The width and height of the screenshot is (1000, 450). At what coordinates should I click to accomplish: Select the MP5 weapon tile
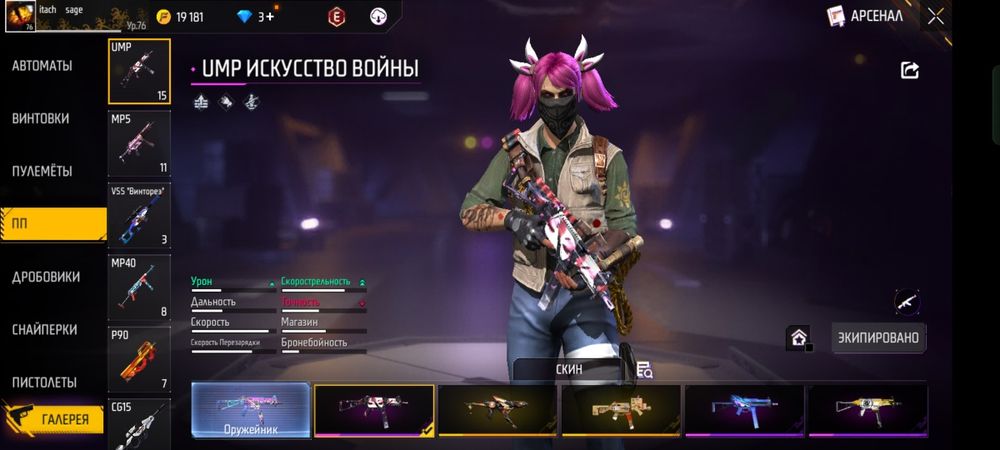tap(138, 143)
